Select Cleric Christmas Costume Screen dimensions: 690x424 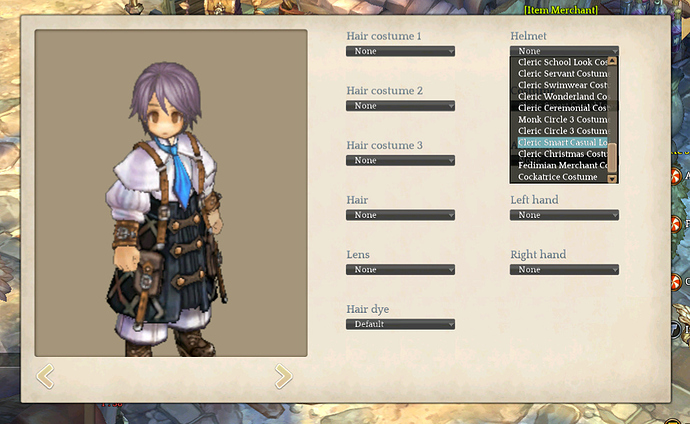[x=562, y=154]
